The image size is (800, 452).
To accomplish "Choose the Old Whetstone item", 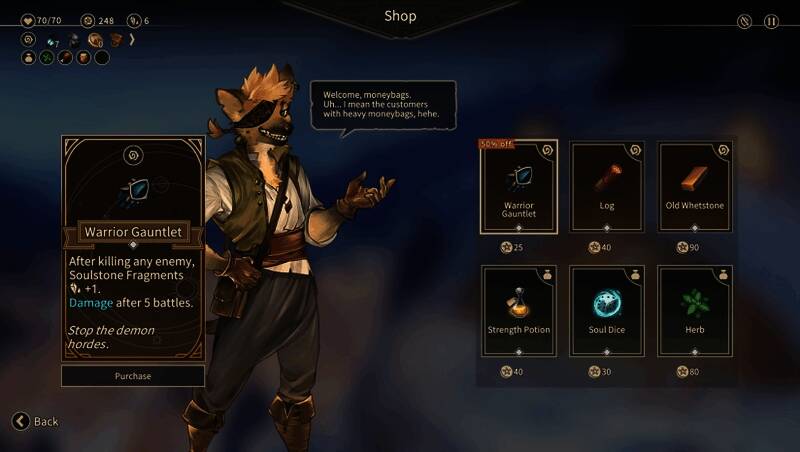I will coord(695,187).
